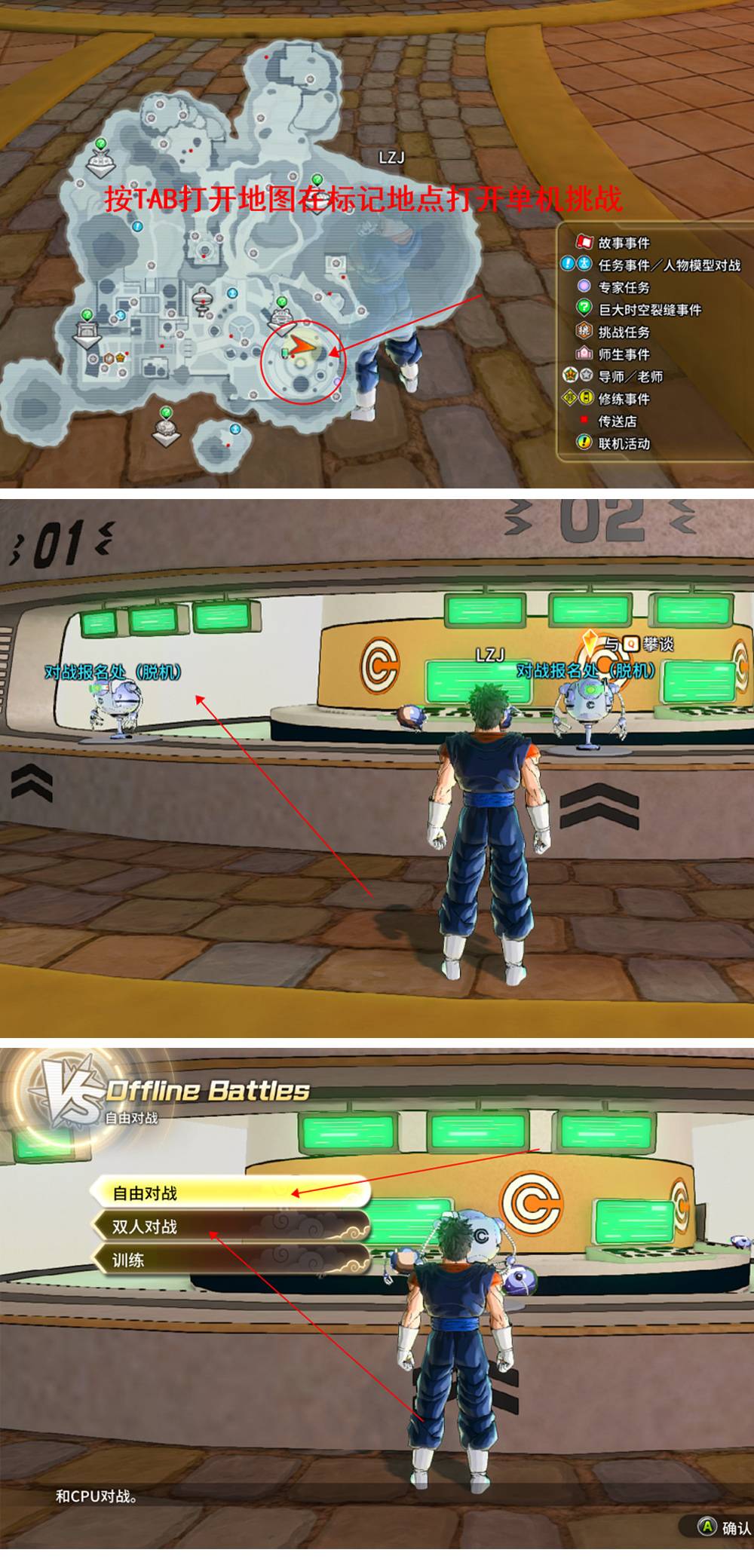Choose the 专家任务 legend entry
Screen dimensions: 754x1568
[623, 287]
